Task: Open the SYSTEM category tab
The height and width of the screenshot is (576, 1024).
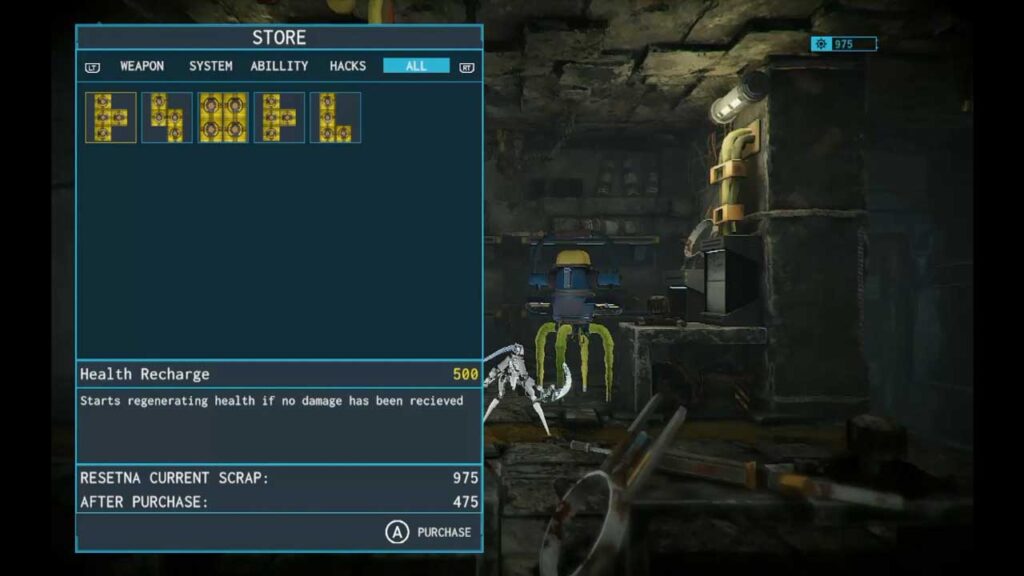Action: coord(210,66)
